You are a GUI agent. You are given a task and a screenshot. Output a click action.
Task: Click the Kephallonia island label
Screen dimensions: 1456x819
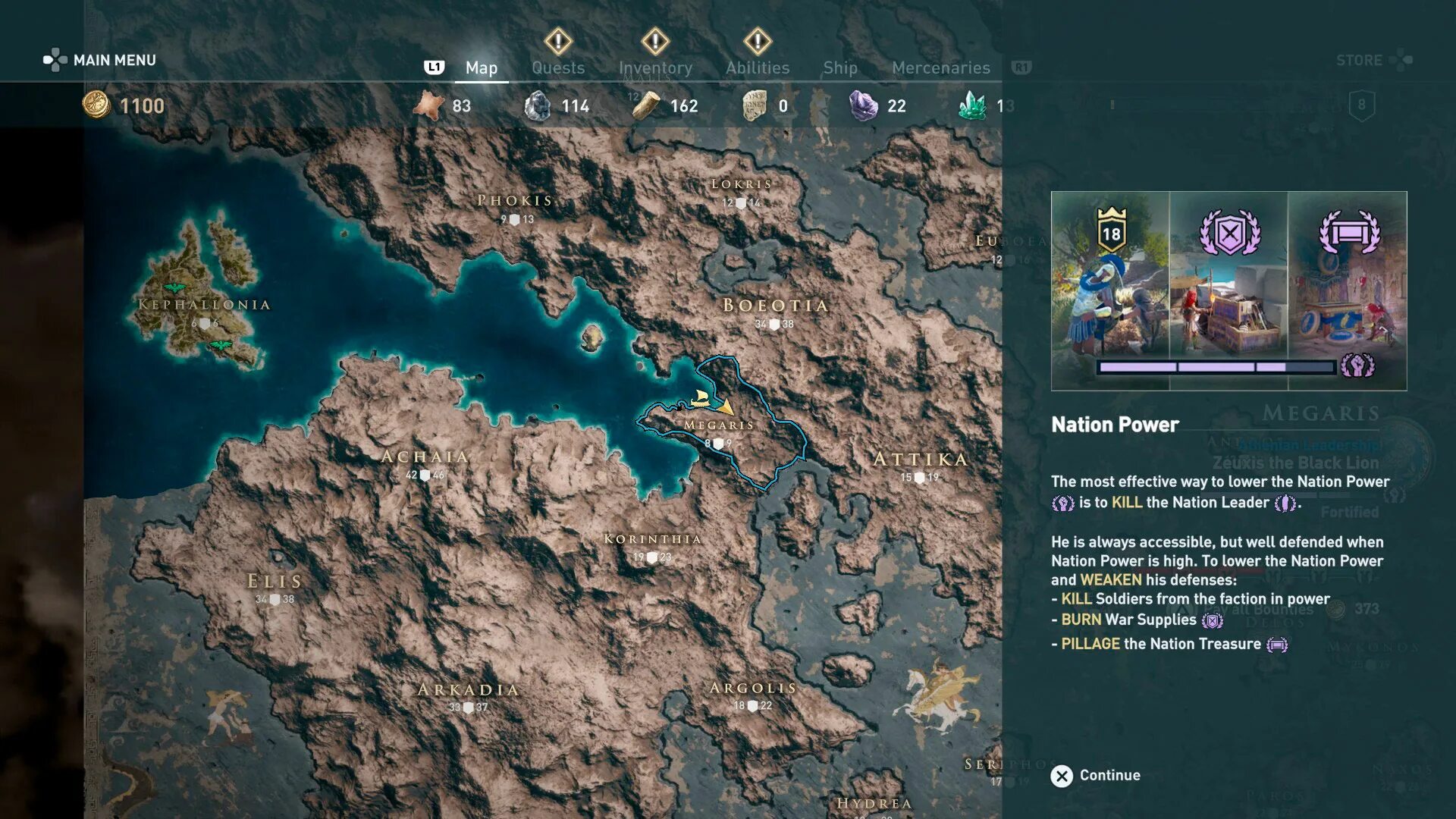pos(204,305)
